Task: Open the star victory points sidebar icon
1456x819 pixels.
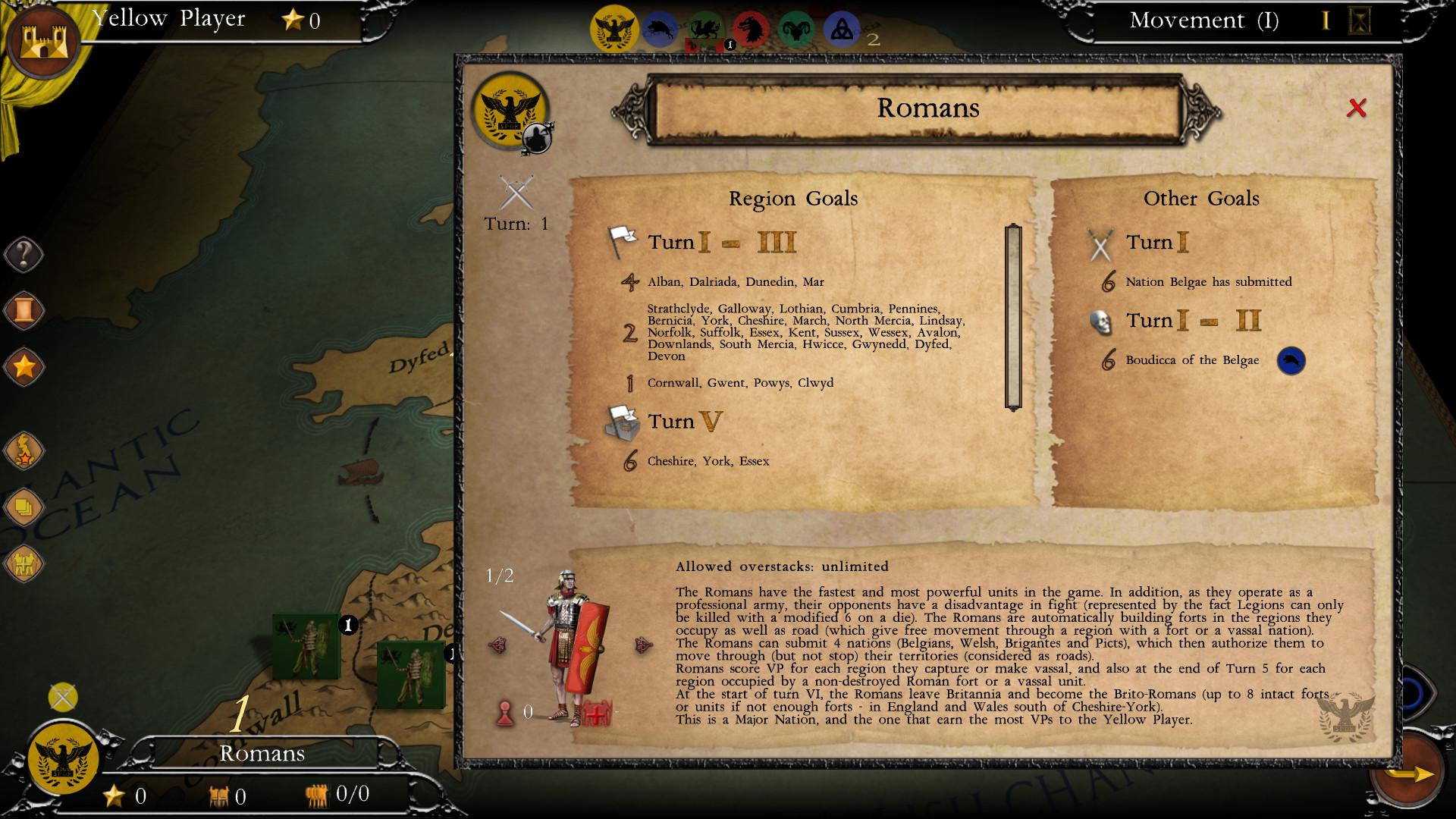Action: click(23, 369)
